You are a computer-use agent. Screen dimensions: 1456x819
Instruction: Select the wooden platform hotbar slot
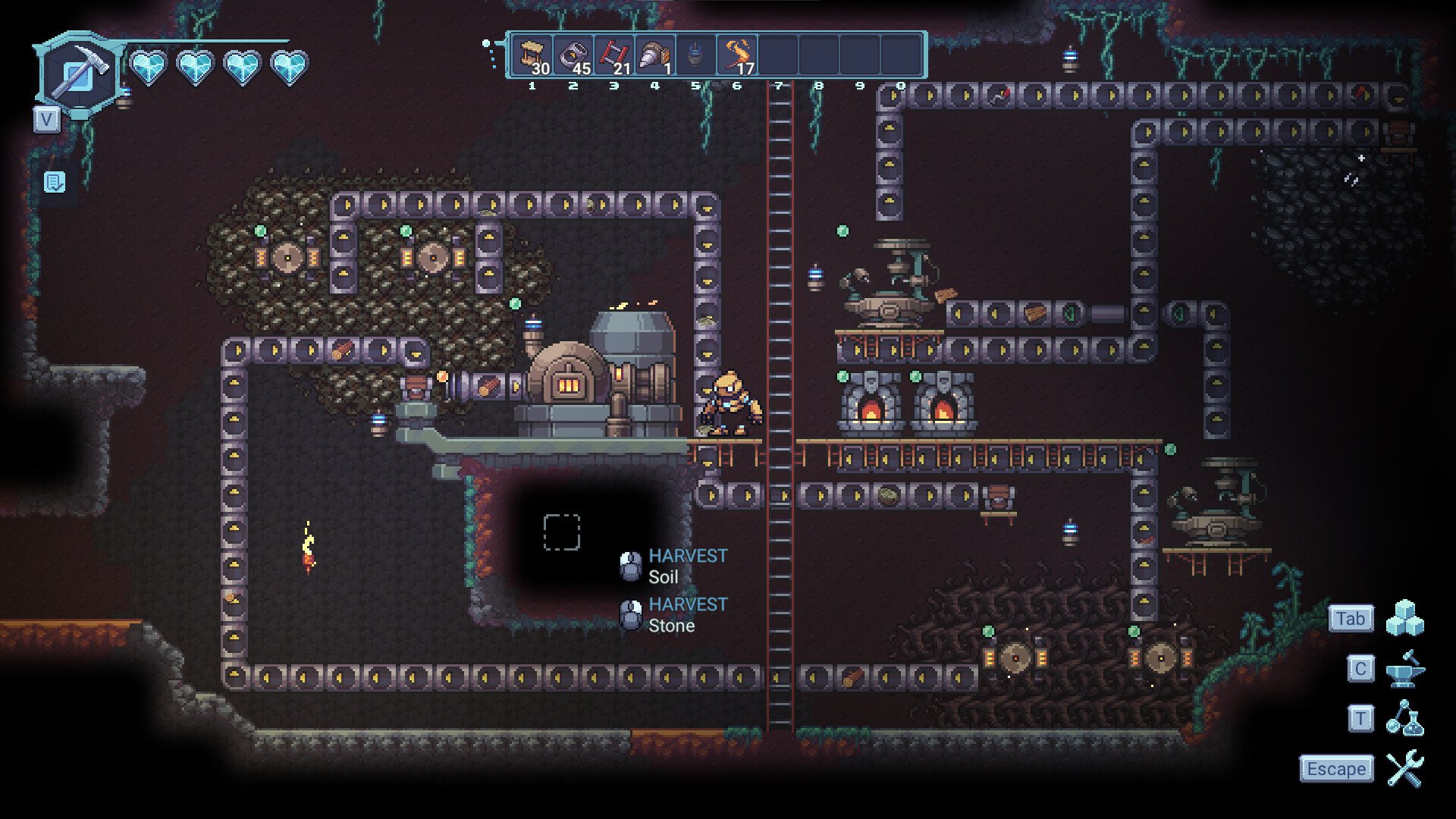[x=533, y=55]
